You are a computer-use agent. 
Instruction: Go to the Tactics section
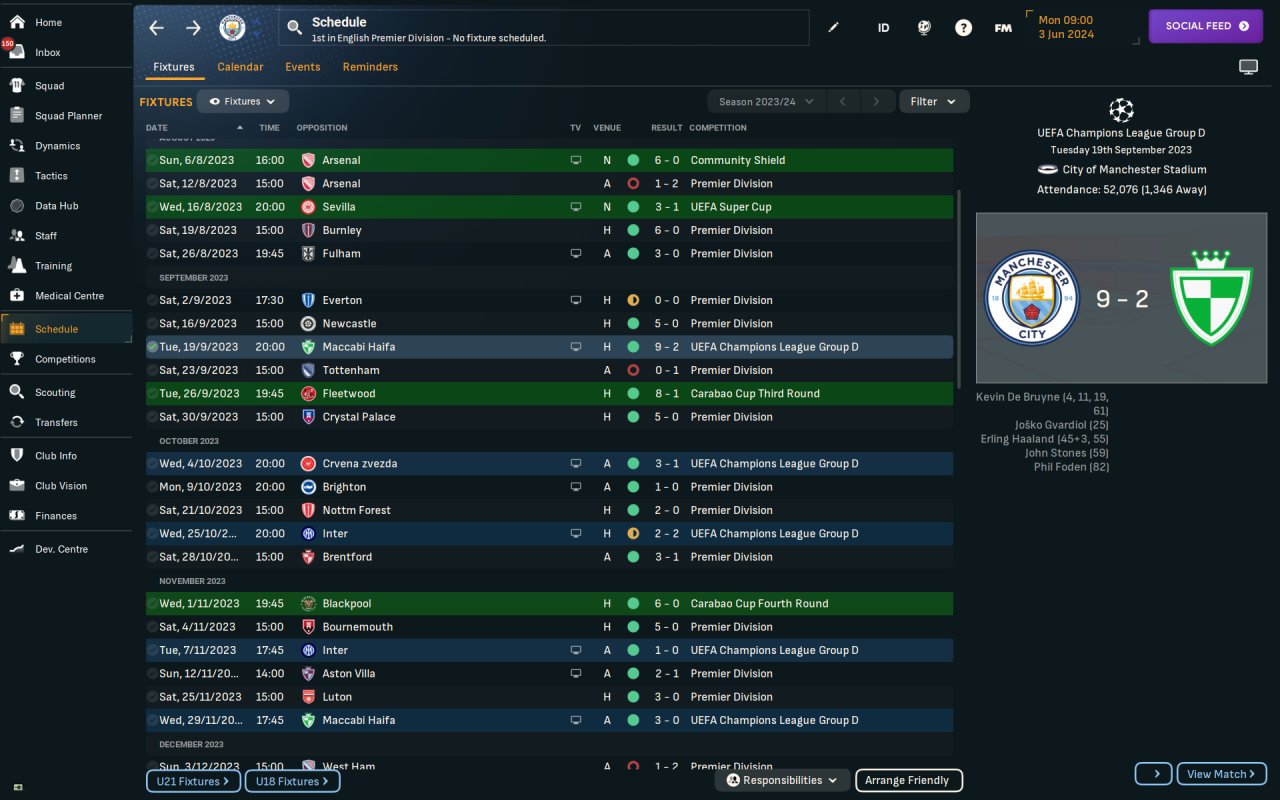point(51,176)
